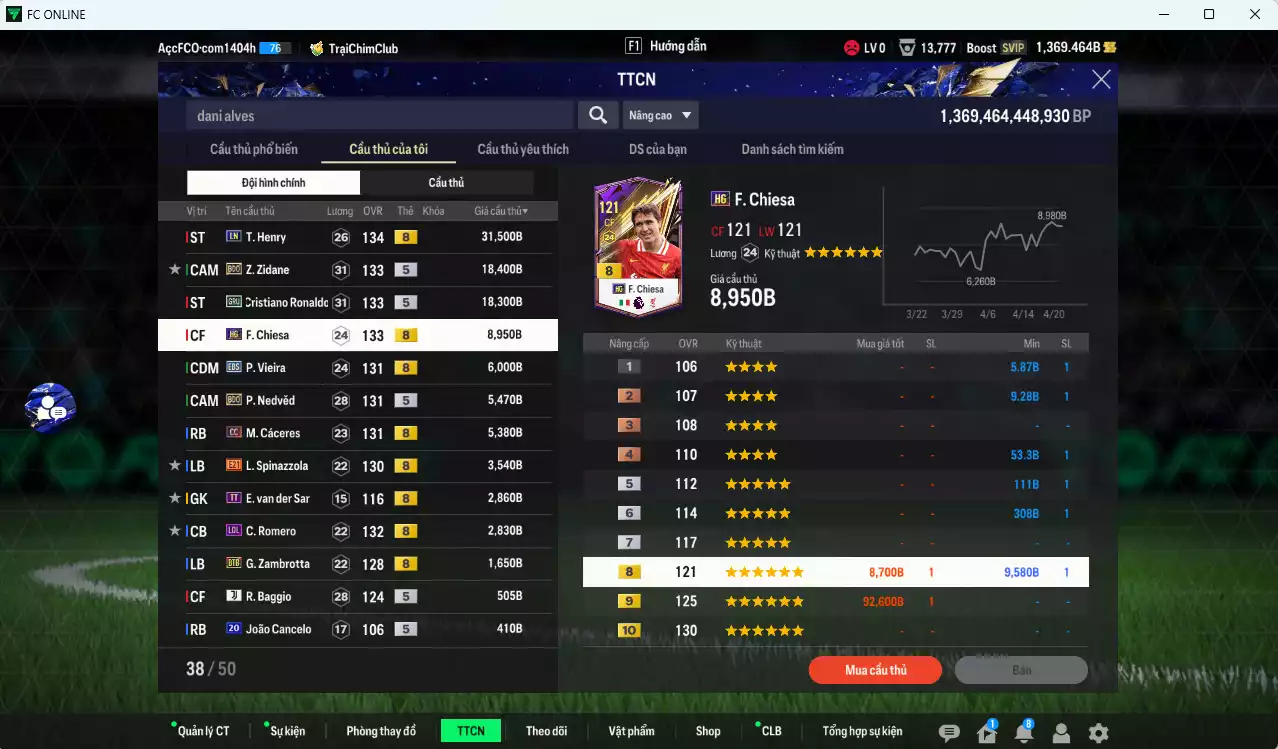Choose upgrade level 9 row
This screenshot has height=749, width=1278.
click(835, 601)
